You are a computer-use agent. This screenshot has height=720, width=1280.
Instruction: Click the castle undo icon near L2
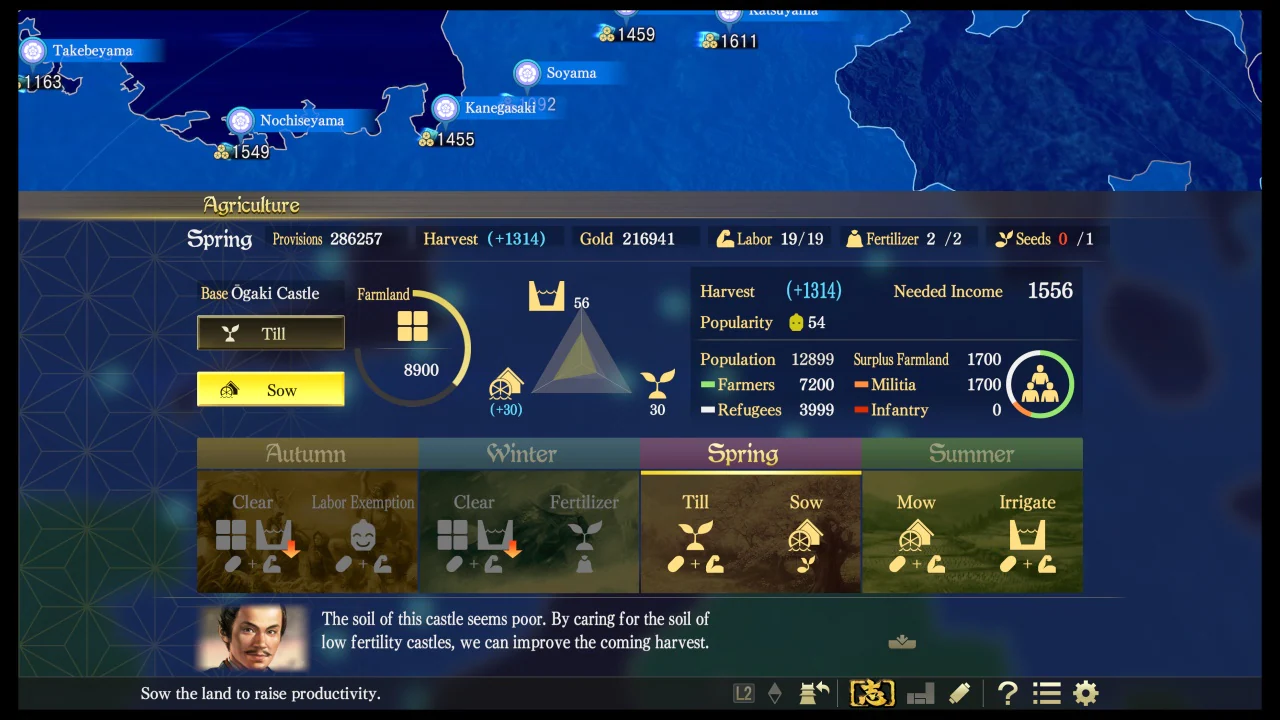point(813,692)
